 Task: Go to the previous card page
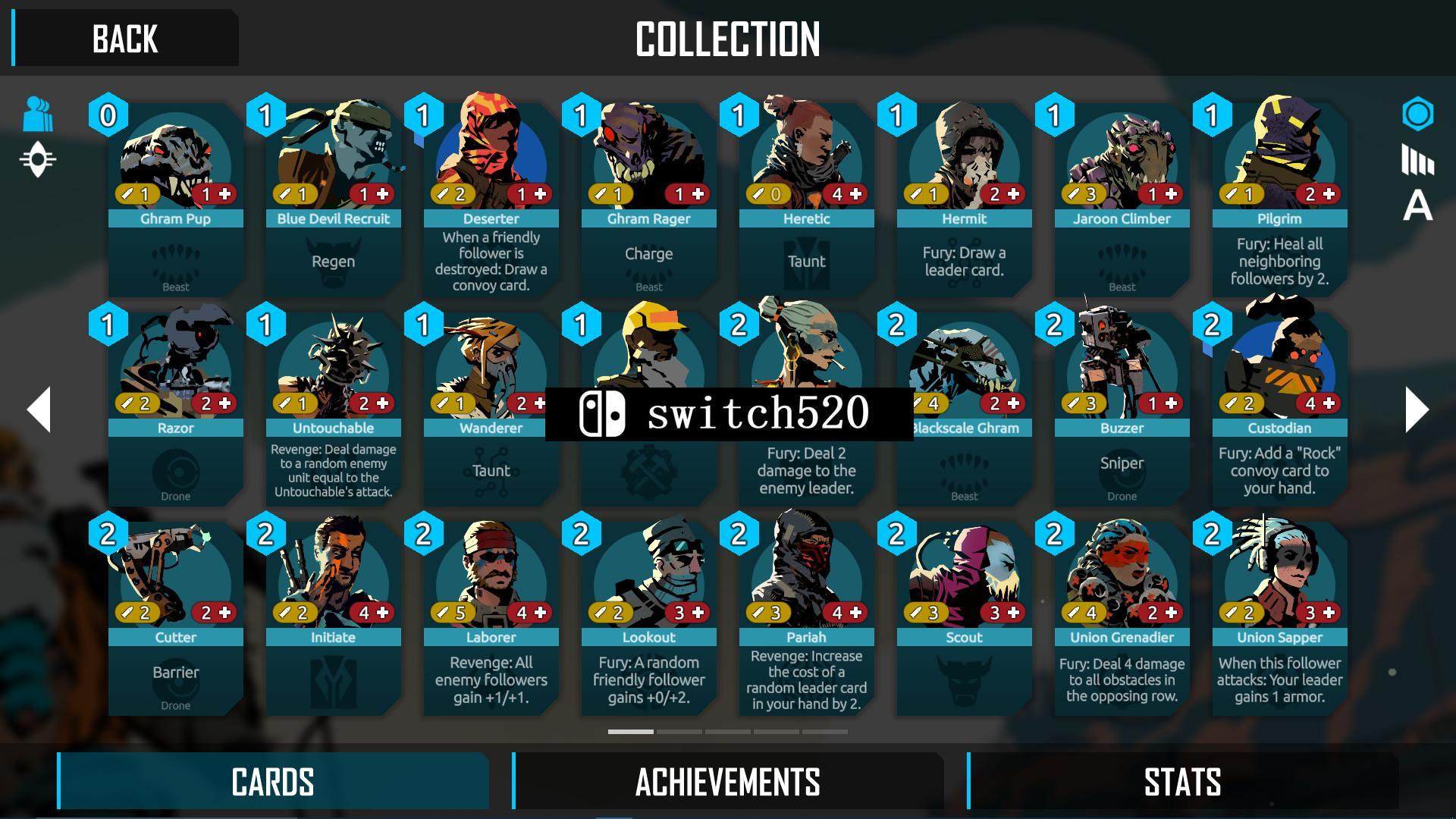click(x=39, y=409)
